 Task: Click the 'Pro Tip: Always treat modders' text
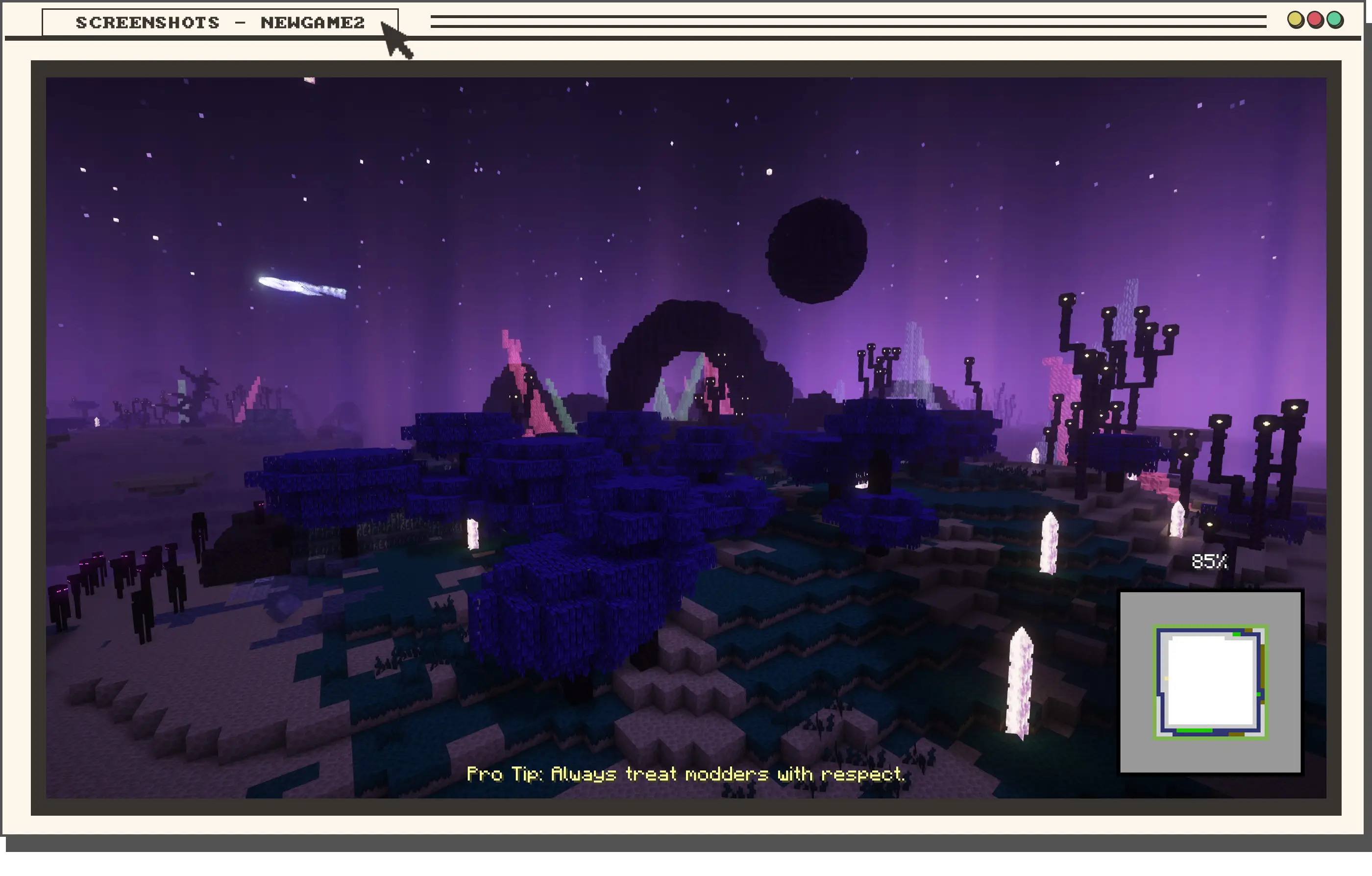tap(687, 774)
